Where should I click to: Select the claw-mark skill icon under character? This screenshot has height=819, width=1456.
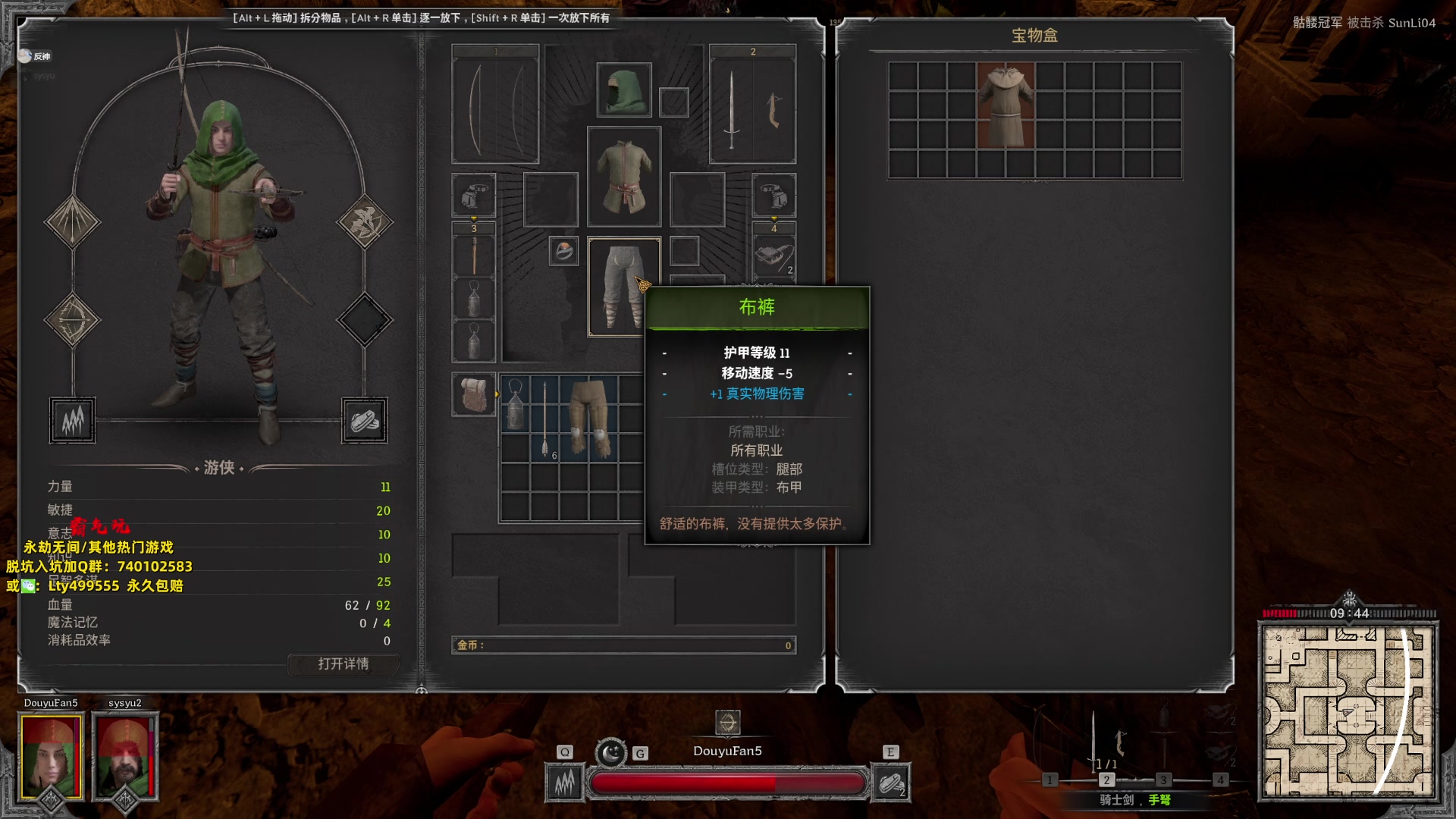point(73,420)
